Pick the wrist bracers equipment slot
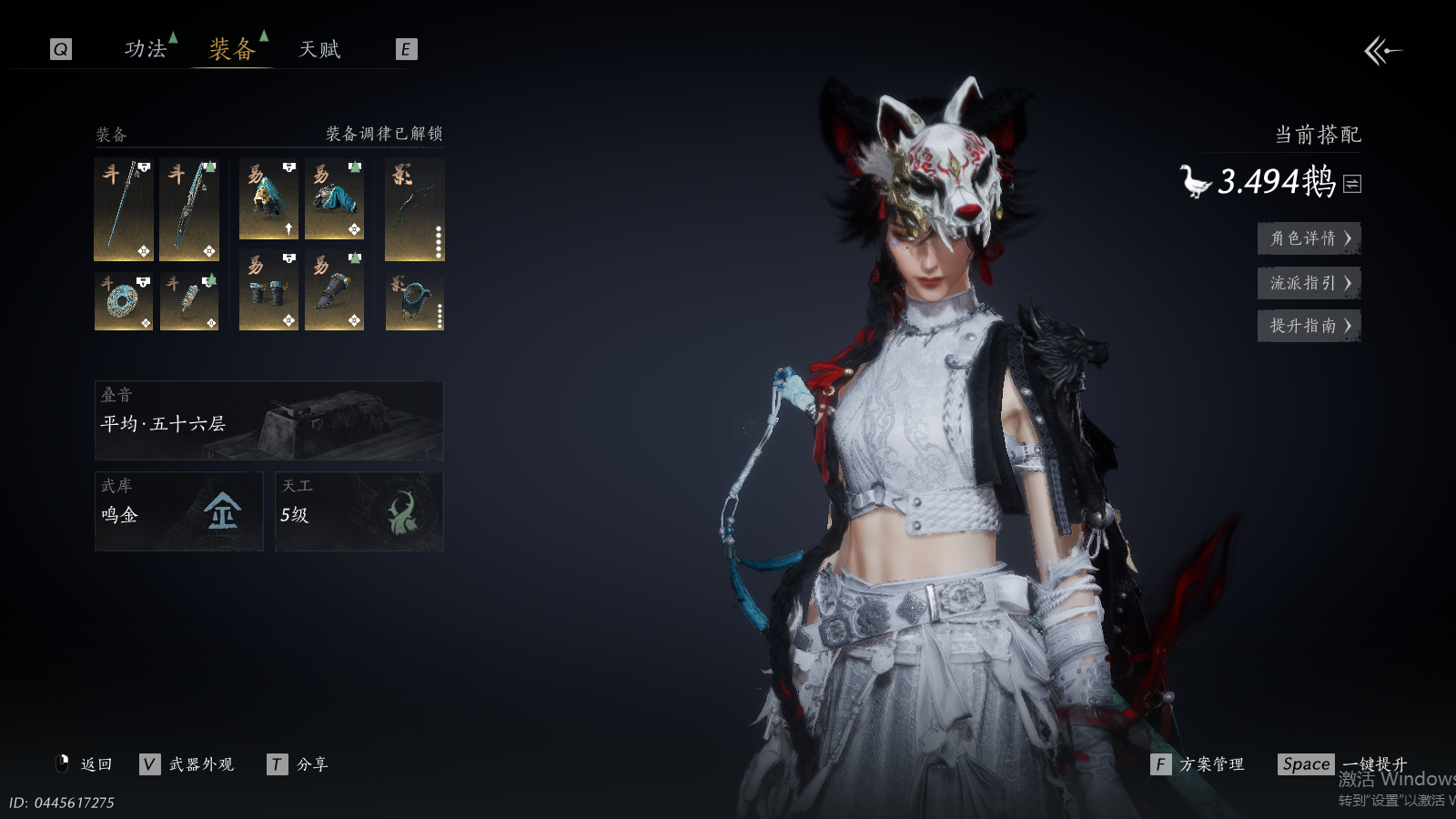The width and height of the screenshot is (1456, 819). coord(268,290)
